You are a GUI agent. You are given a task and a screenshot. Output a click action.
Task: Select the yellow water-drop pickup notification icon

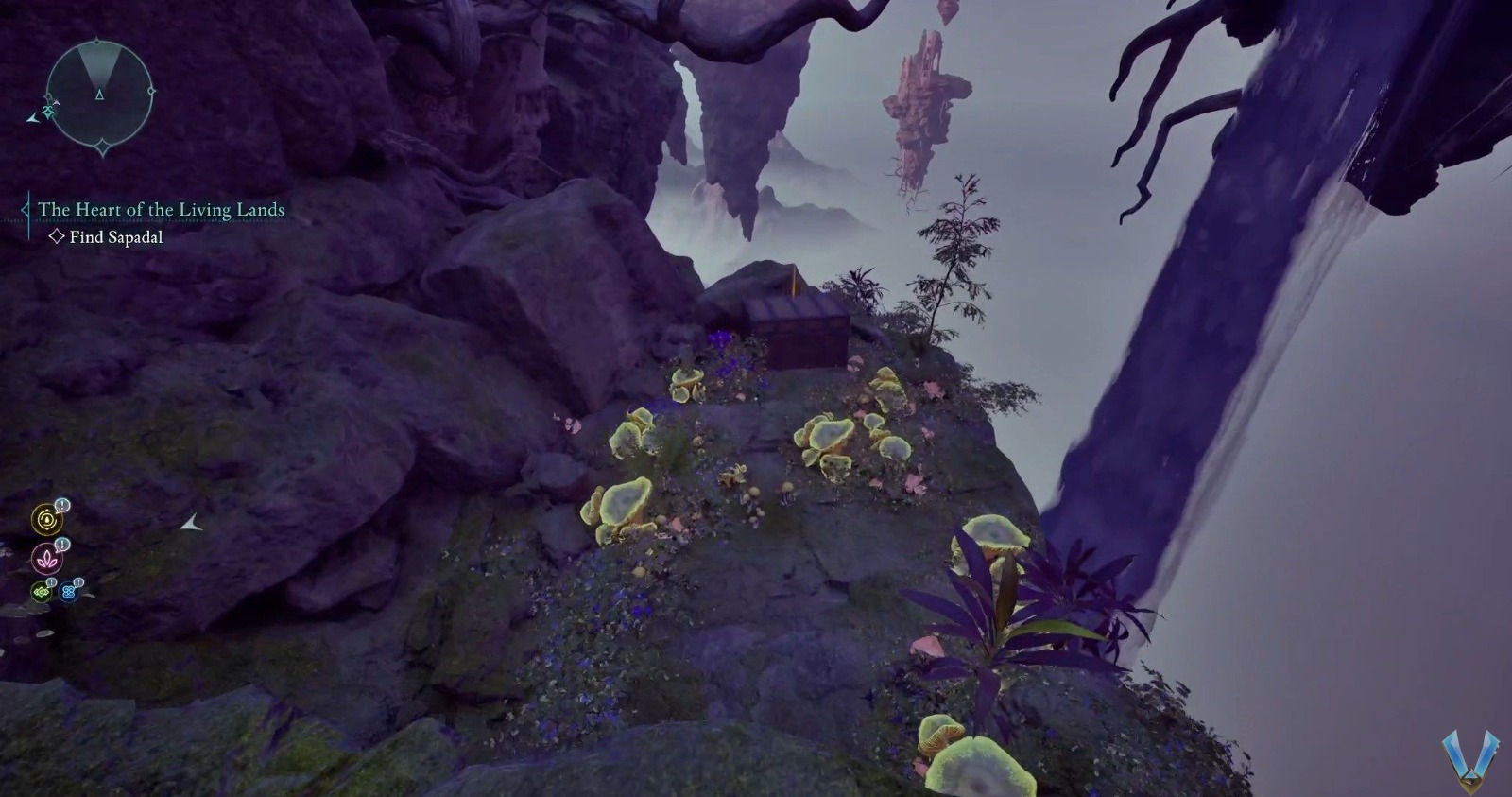pyautogui.click(x=45, y=518)
